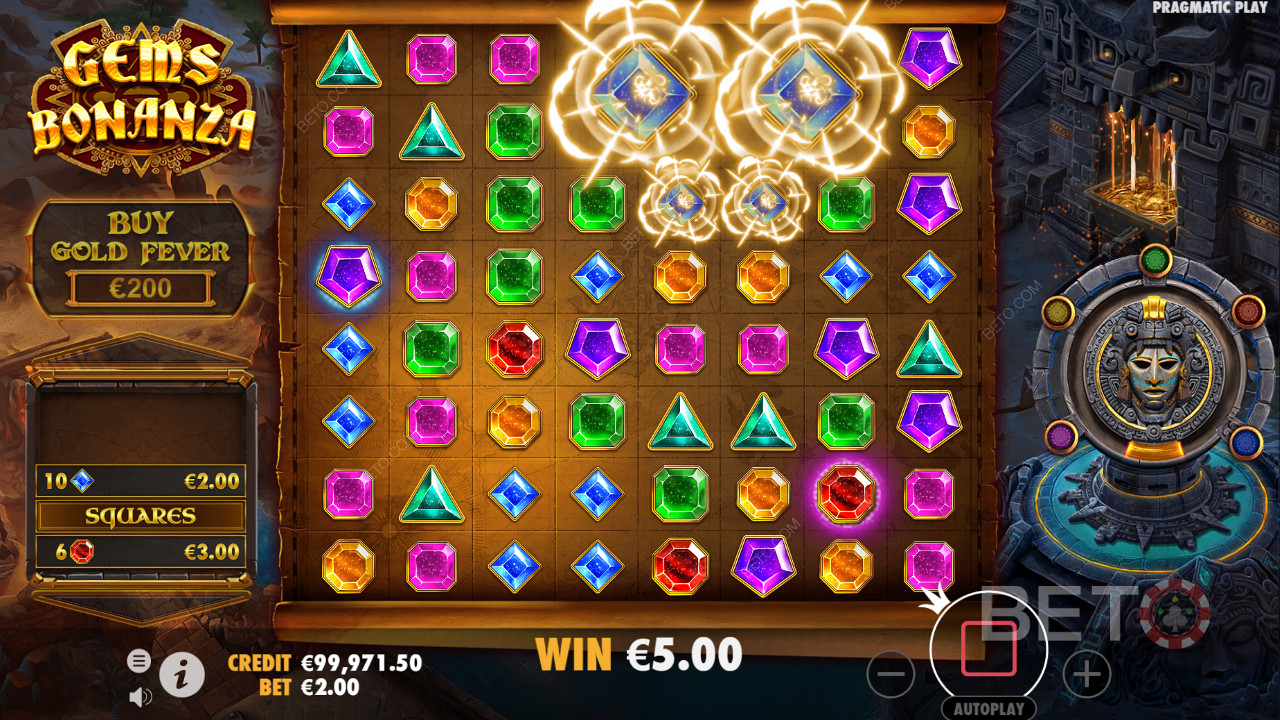1280x720 pixels.
Task: Toggle the sound speaker icon
Action: (x=140, y=696)
